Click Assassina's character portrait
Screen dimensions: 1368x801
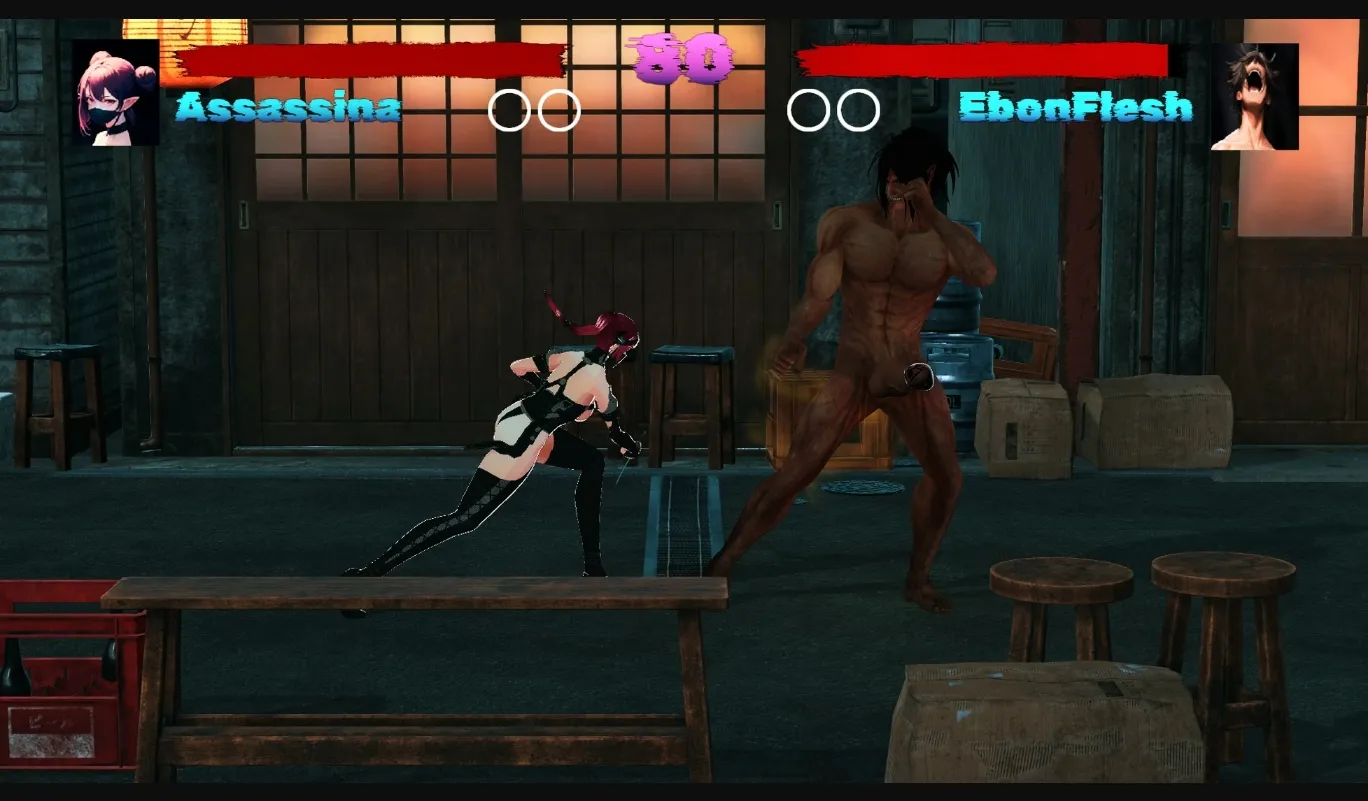coord(113,92)
